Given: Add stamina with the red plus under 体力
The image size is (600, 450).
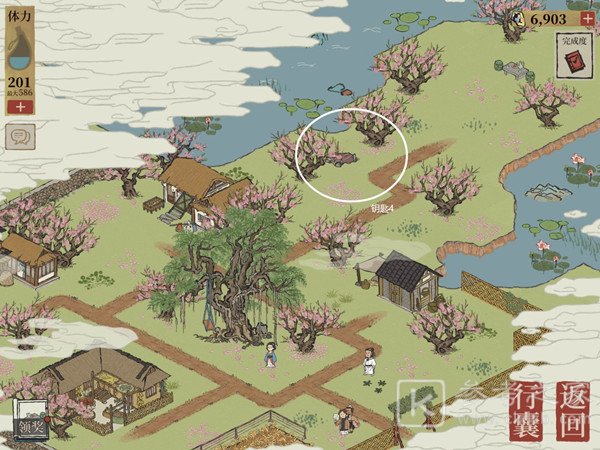Looking at the screenshot, I should (x=19, y=106).
